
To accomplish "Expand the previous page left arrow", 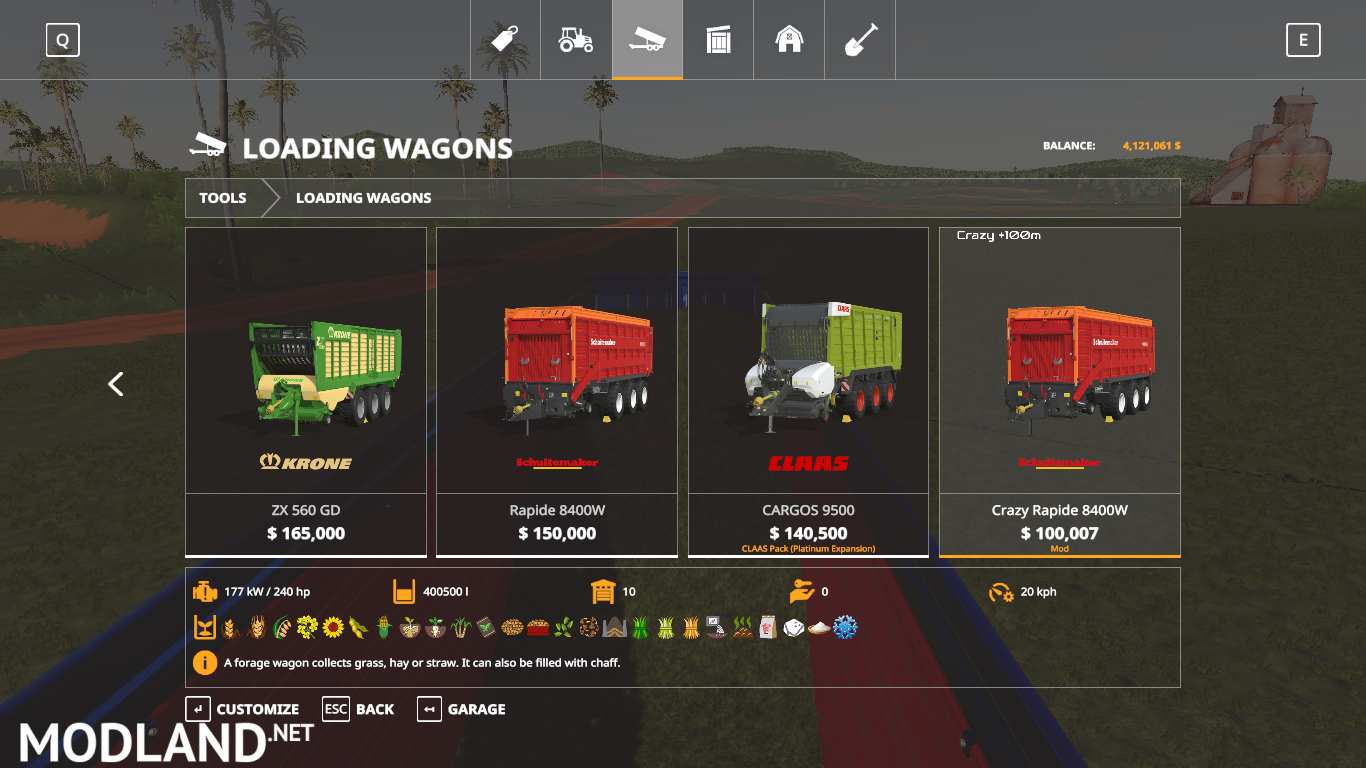I will pyautogui.click(x=115, y=384).
